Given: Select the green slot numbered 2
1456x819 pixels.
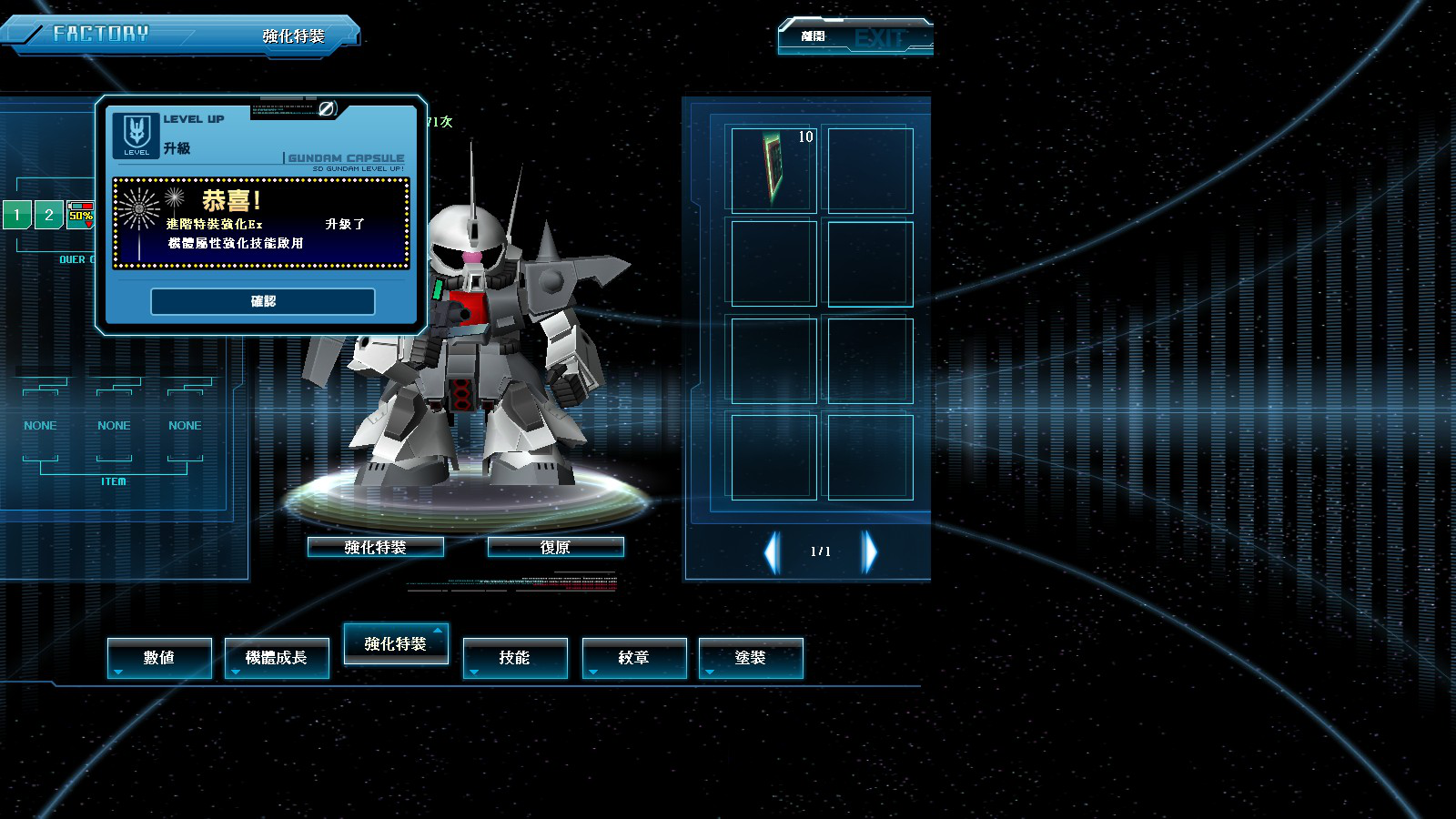Looking at the screenshot, I should coord(49,215).
